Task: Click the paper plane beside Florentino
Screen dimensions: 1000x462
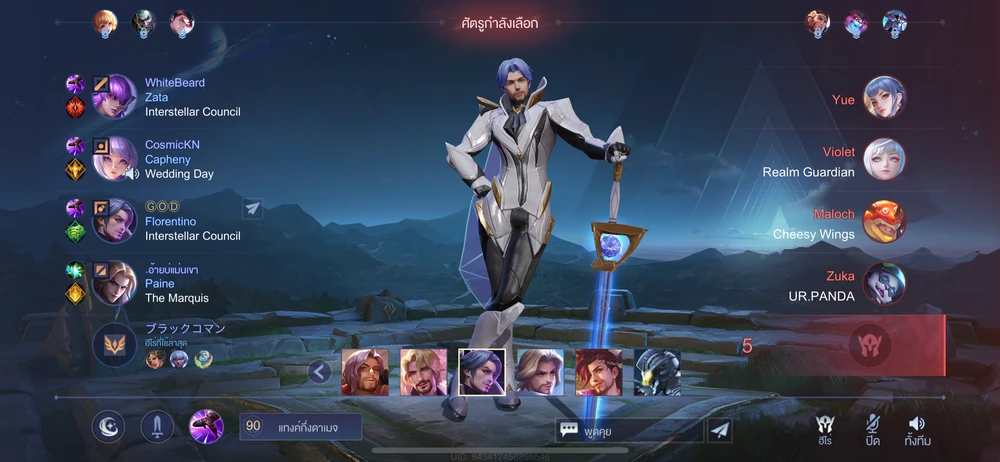Action: tap(253, 208)
